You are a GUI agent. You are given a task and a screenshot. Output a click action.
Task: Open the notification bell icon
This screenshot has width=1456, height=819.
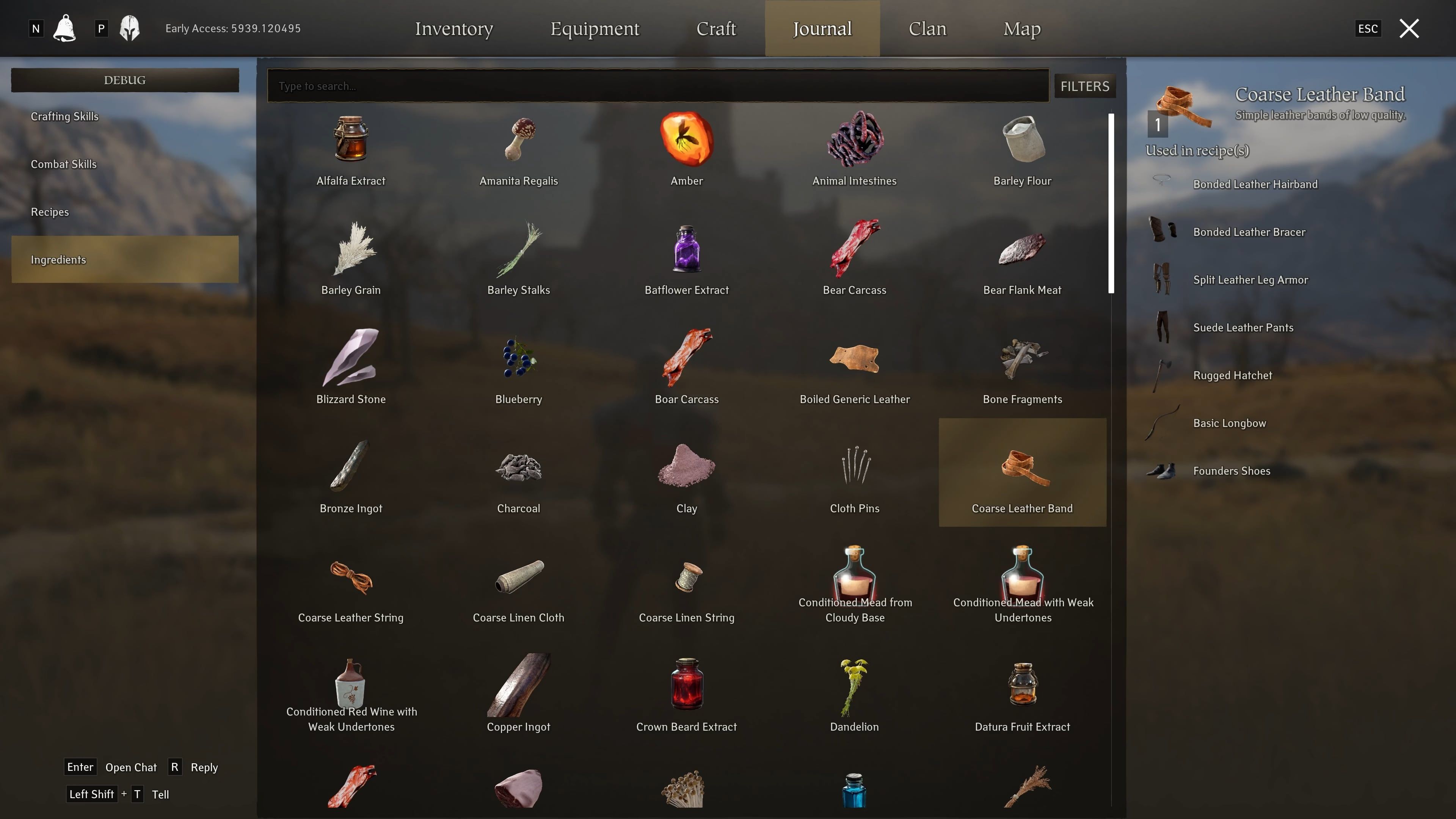64,28
